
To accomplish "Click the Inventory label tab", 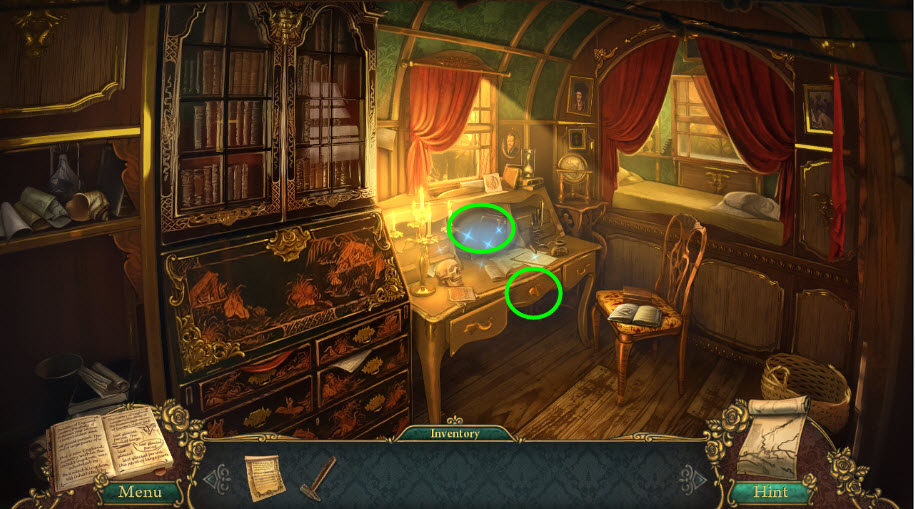I will pos(455,433).
